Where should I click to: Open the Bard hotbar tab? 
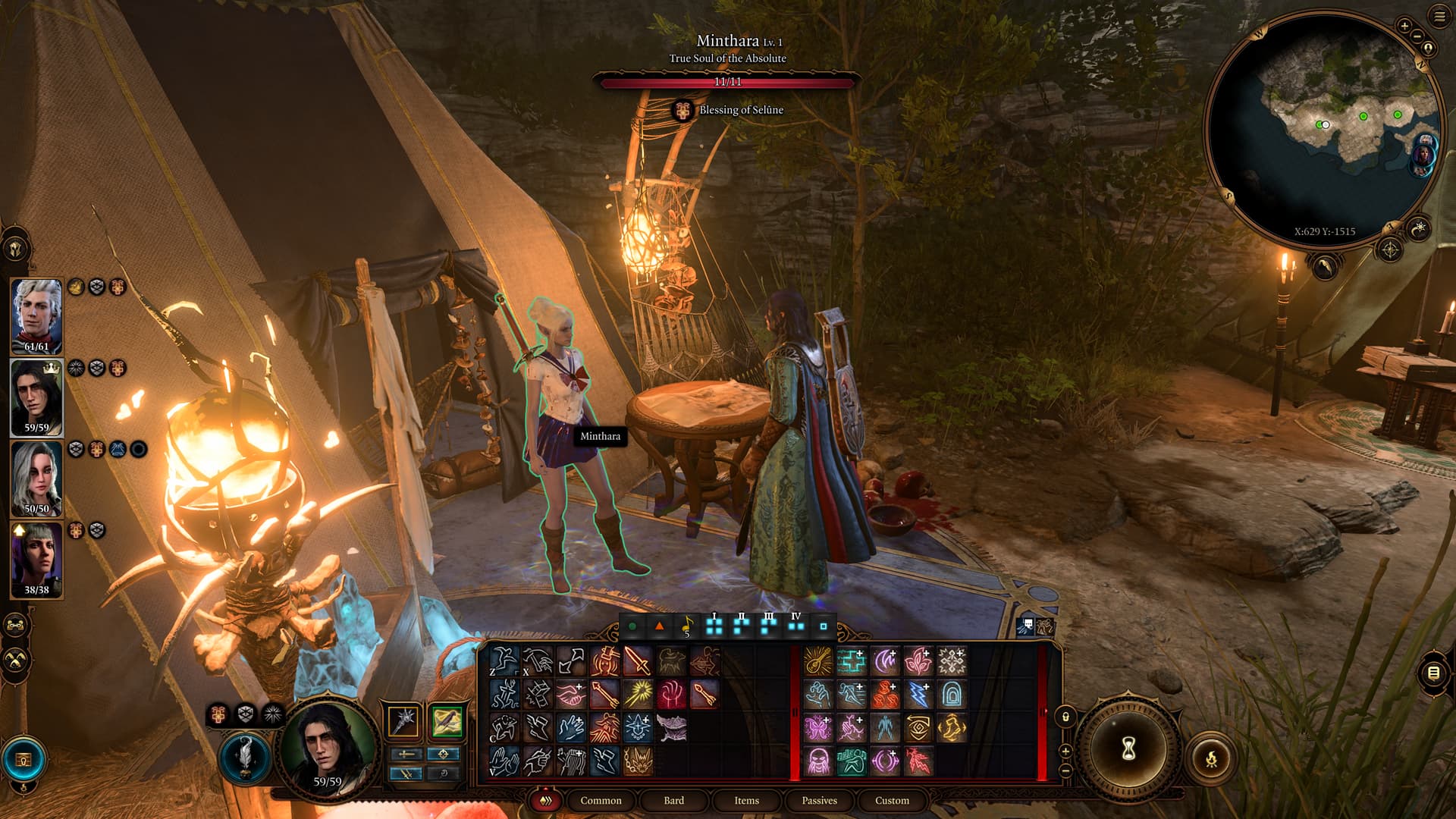pos(673,800)
